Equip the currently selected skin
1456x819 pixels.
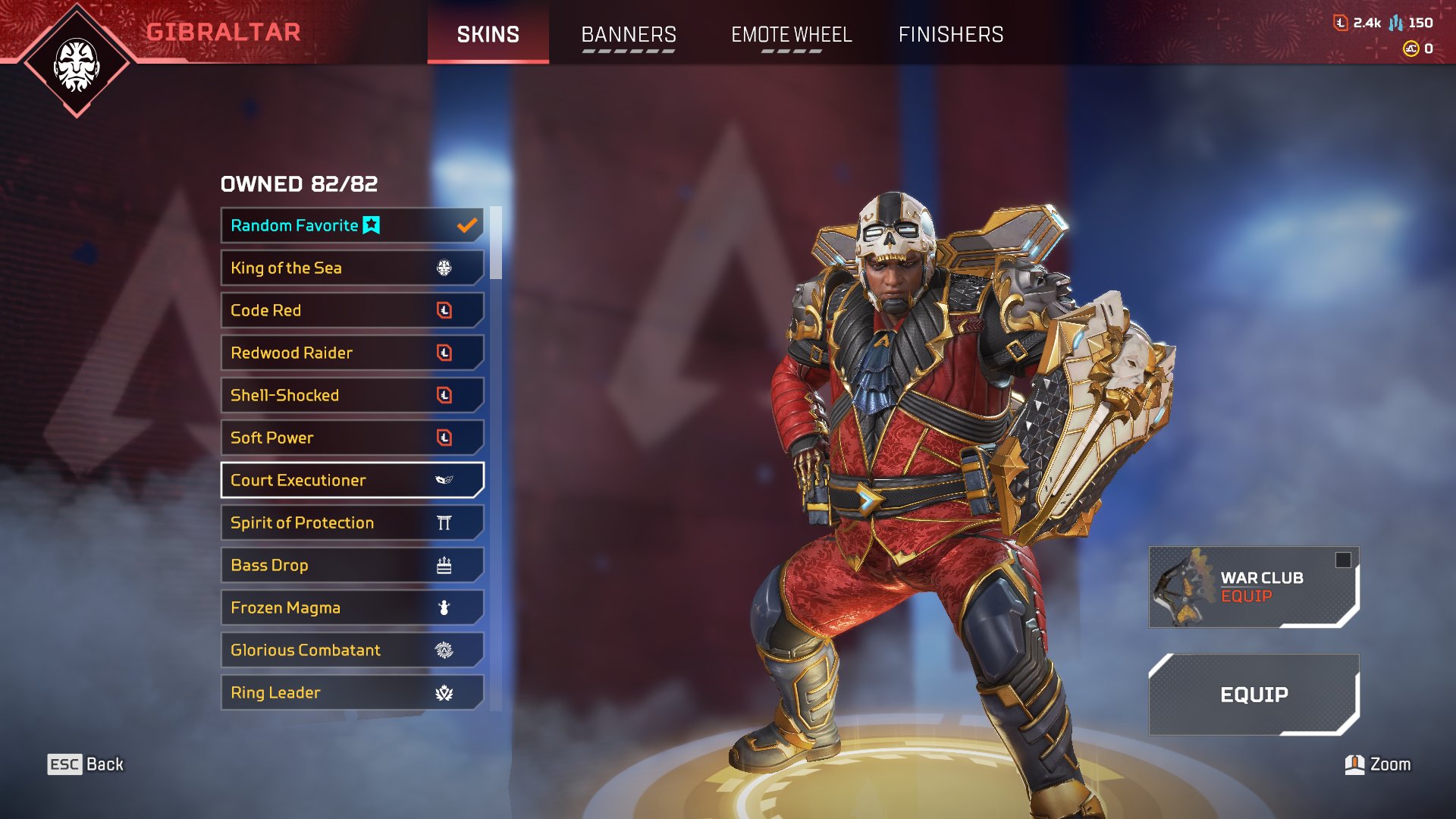pos(1253,695)
